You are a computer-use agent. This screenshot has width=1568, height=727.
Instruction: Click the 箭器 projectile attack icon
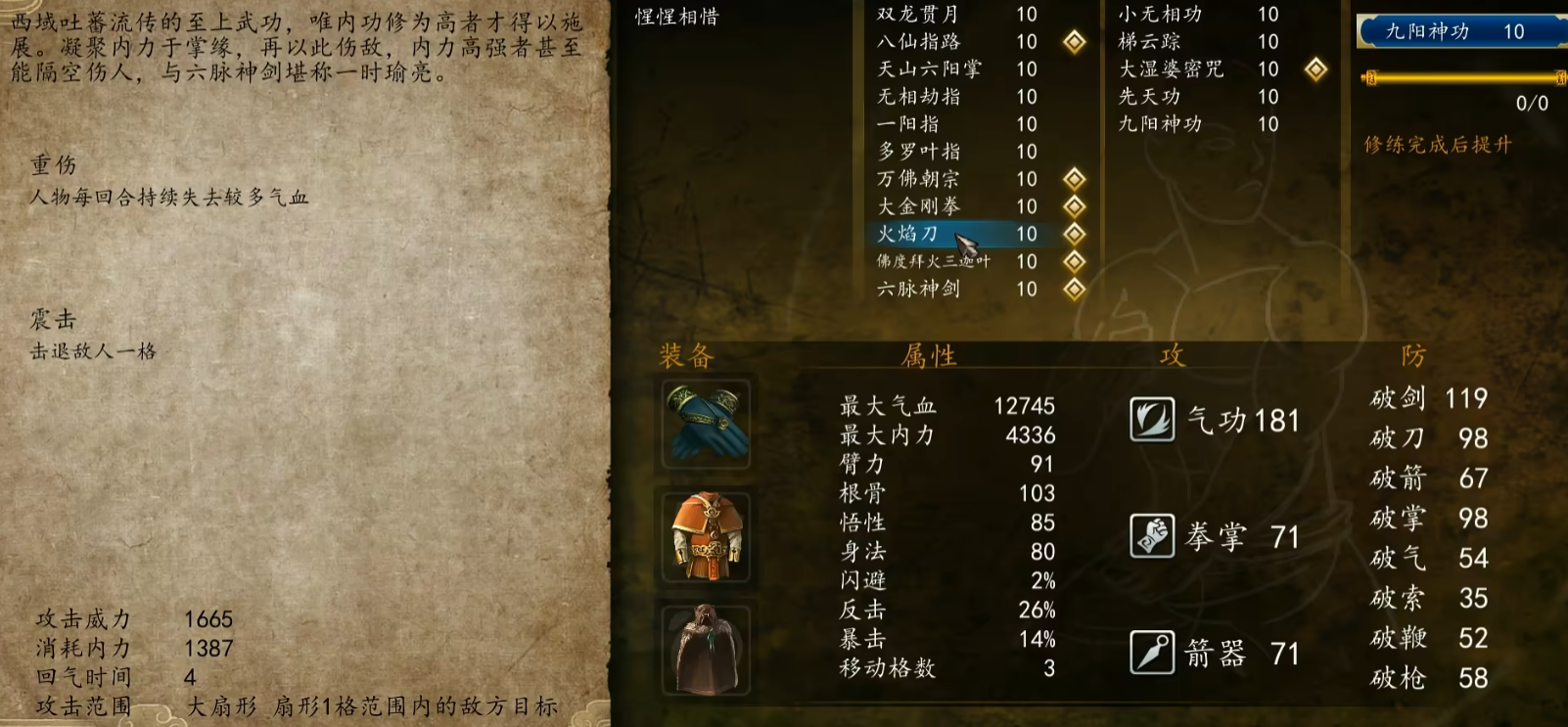click(1153, 651)
